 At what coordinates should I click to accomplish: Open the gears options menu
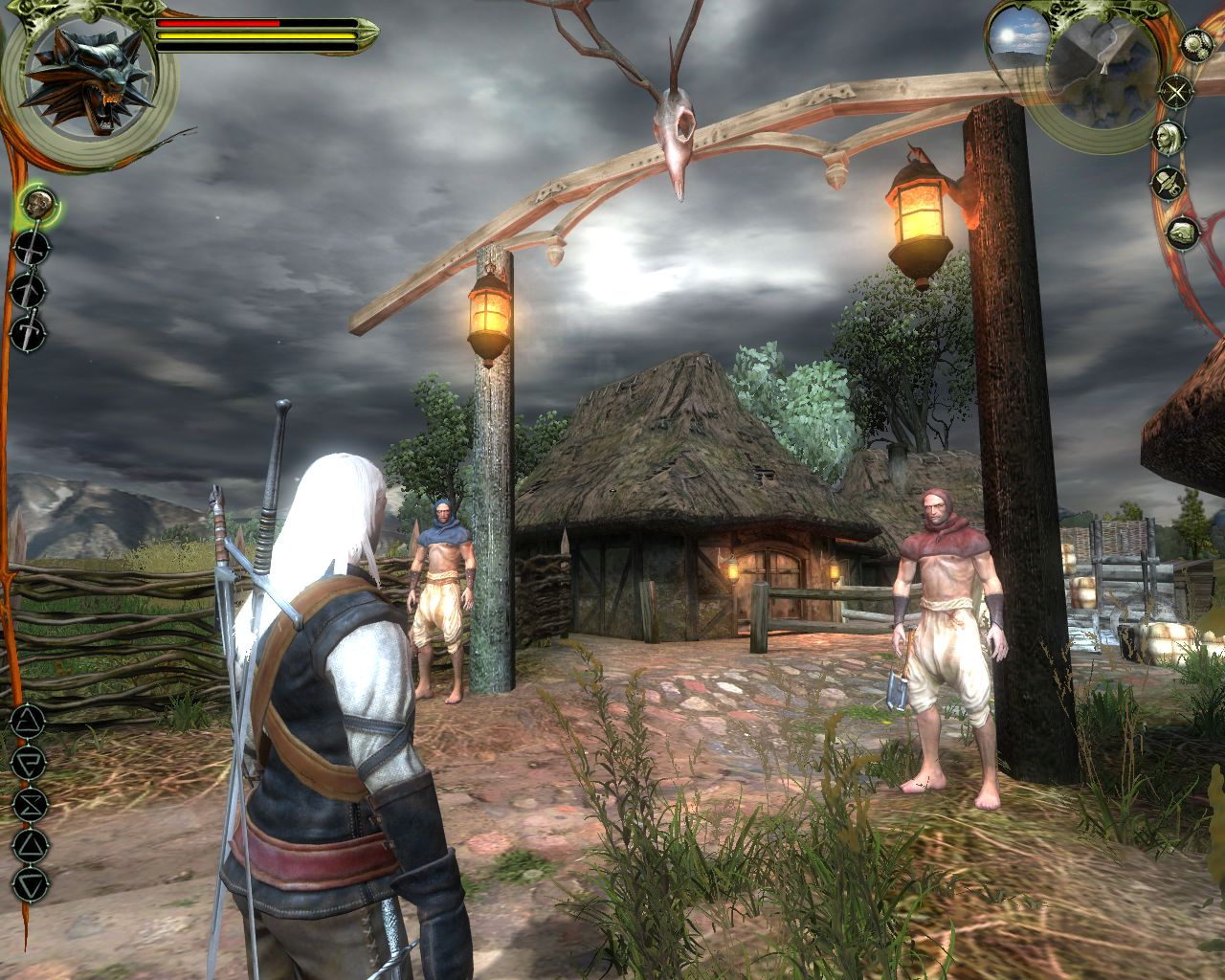(x=1196, y=44)
